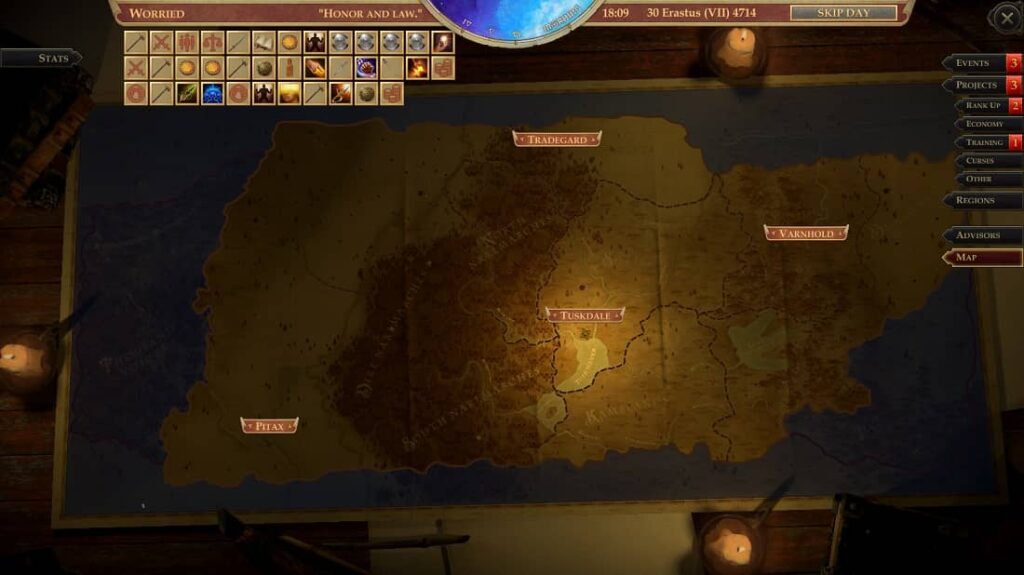Open the Curses project category

pyautogui.click(x=984, y=161)
